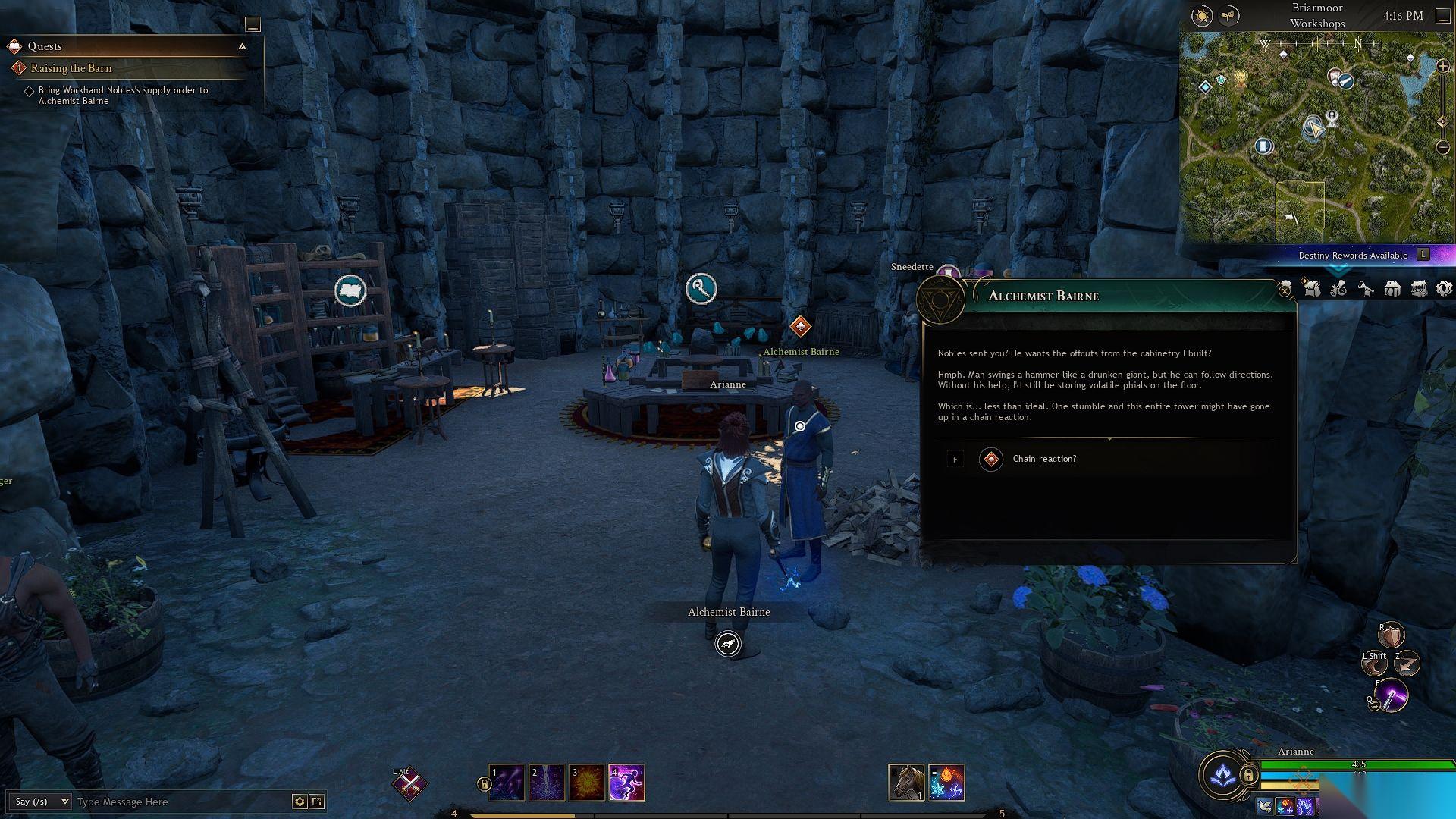Zoom out on the minimap
The height and width of the screenshot is (819, 1456).
[x=1443, y=147]
